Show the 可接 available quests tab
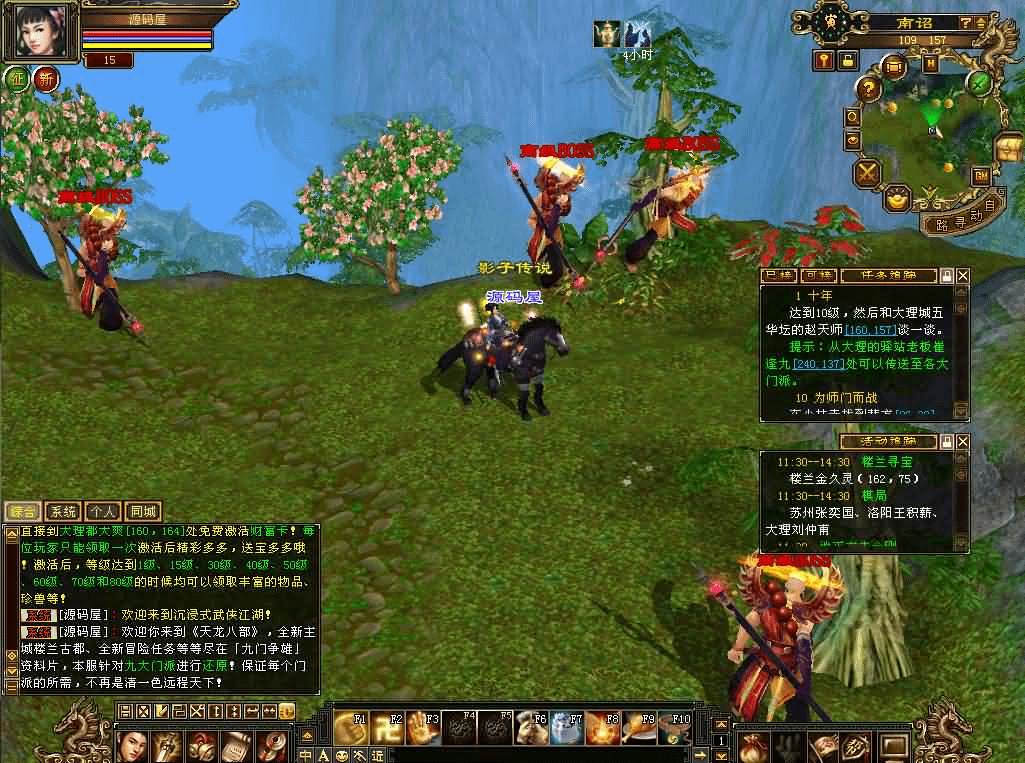The width and height of the screenshot is (1025, 763). 819,275
